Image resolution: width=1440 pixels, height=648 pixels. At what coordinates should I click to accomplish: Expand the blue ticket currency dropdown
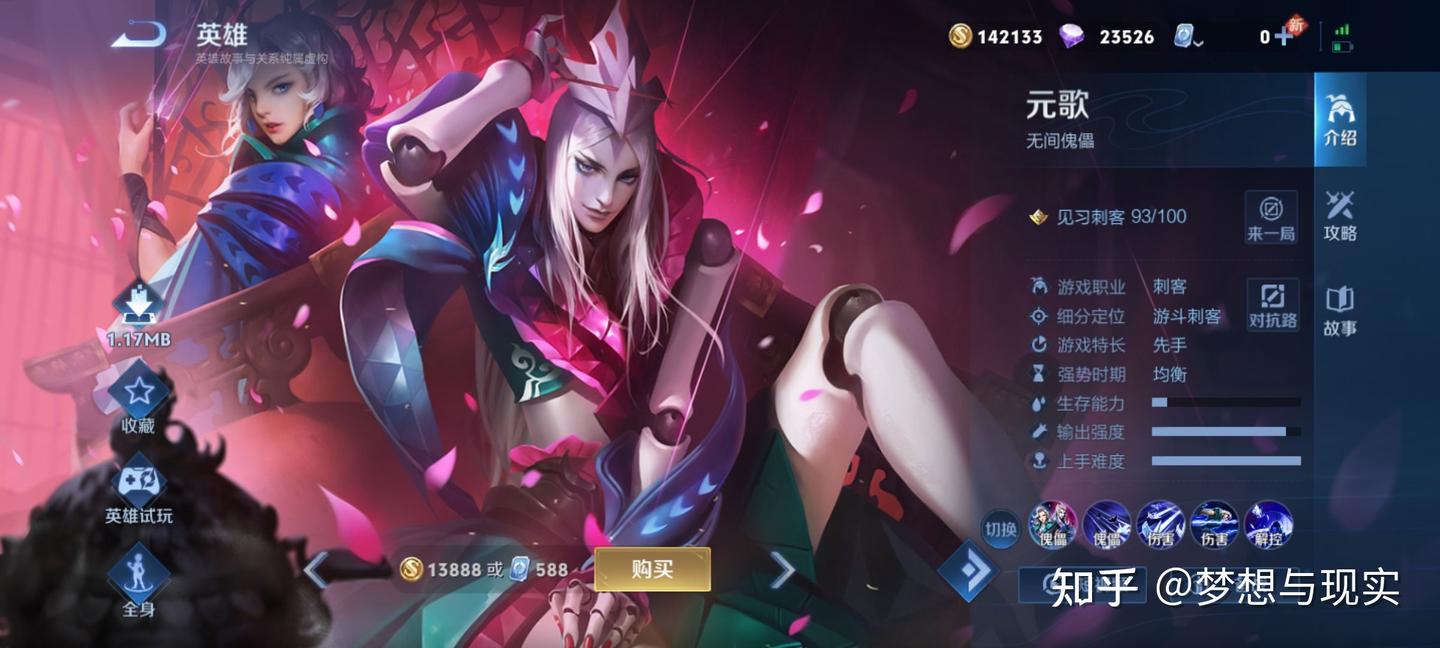[1188, 37]
